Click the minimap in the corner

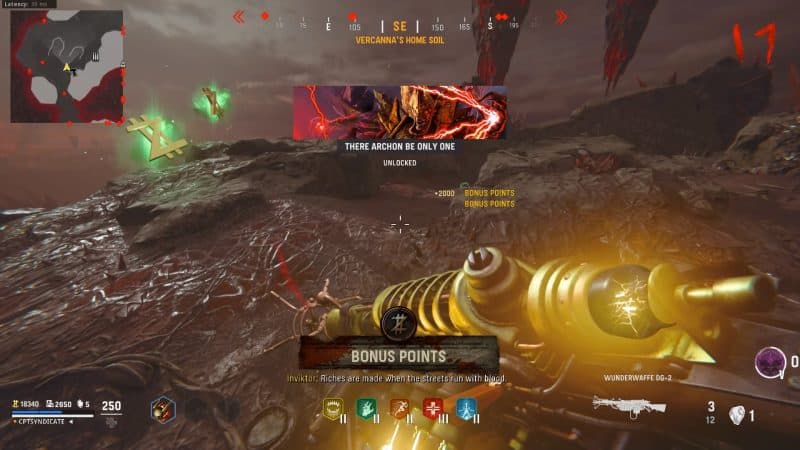[x=66, y=66]
